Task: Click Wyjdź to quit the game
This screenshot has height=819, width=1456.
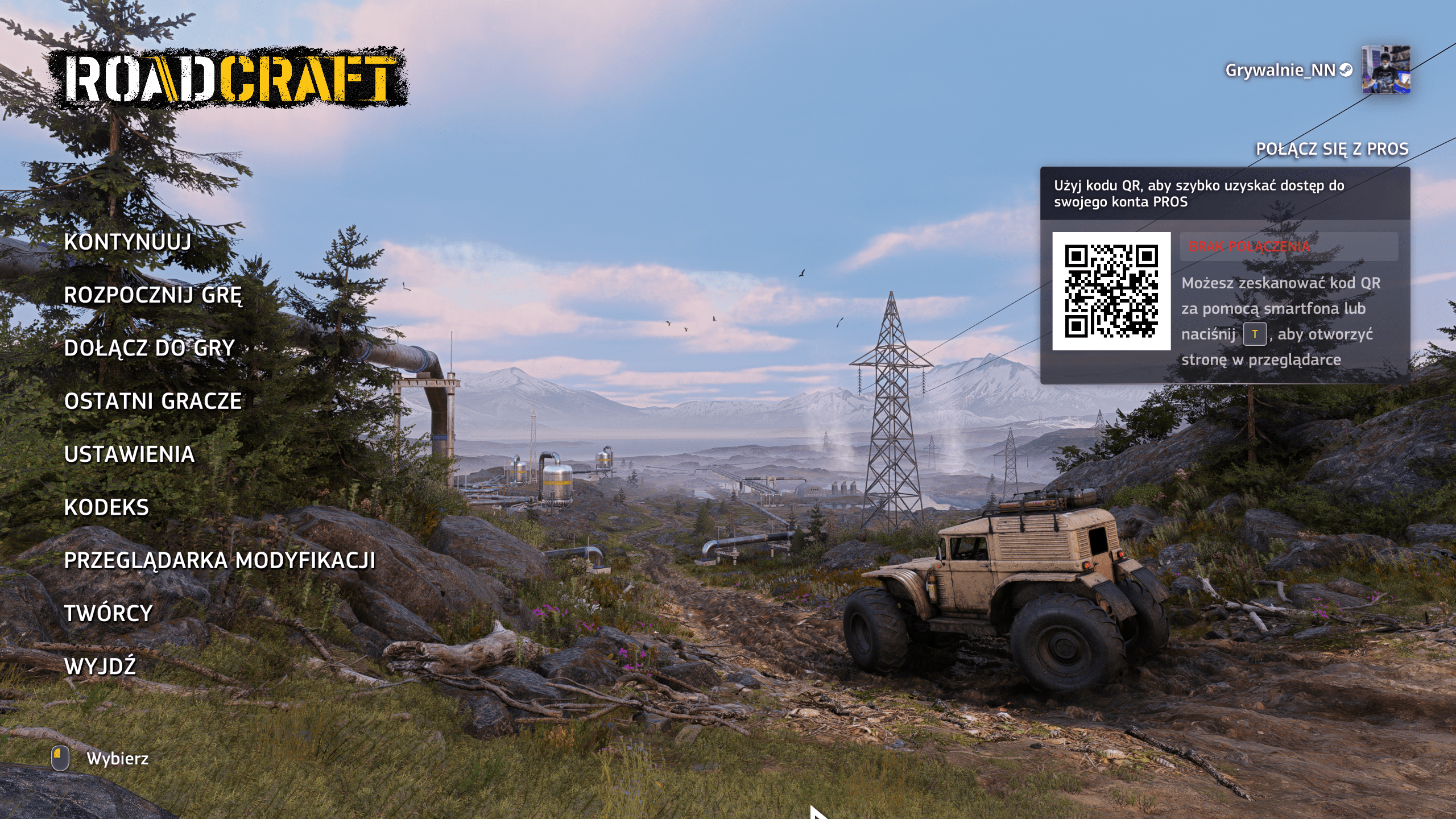Action: 100,667
